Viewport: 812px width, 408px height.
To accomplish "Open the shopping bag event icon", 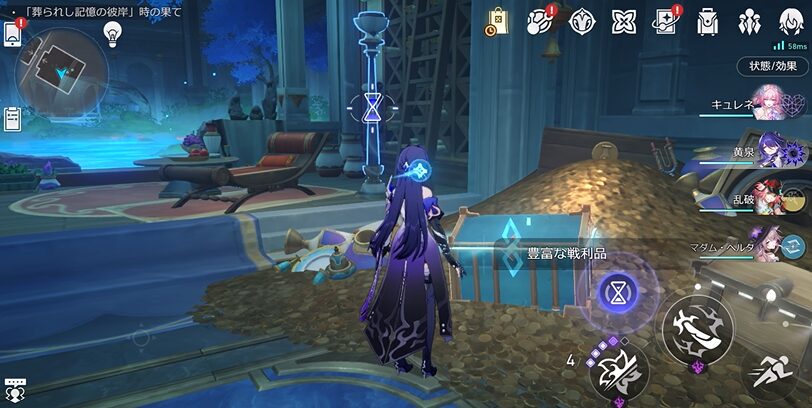I will (497, 20).
